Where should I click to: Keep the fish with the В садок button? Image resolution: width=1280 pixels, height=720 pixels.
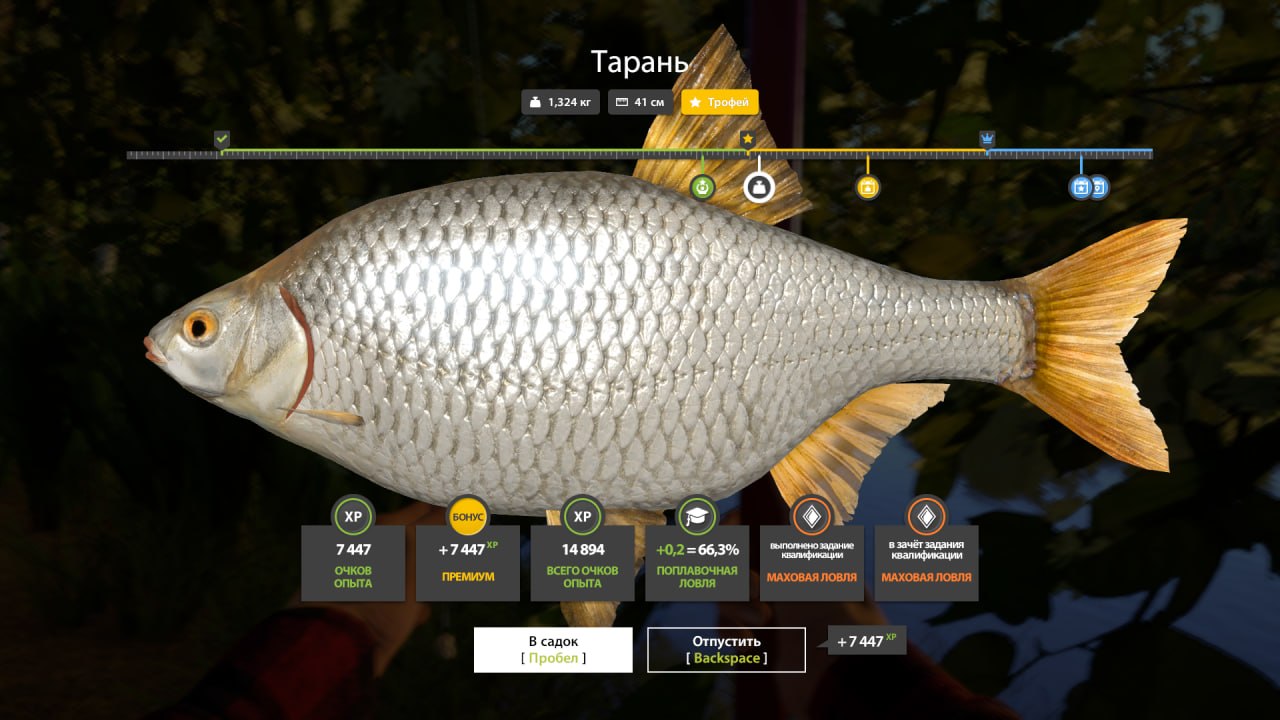(553, 649)
